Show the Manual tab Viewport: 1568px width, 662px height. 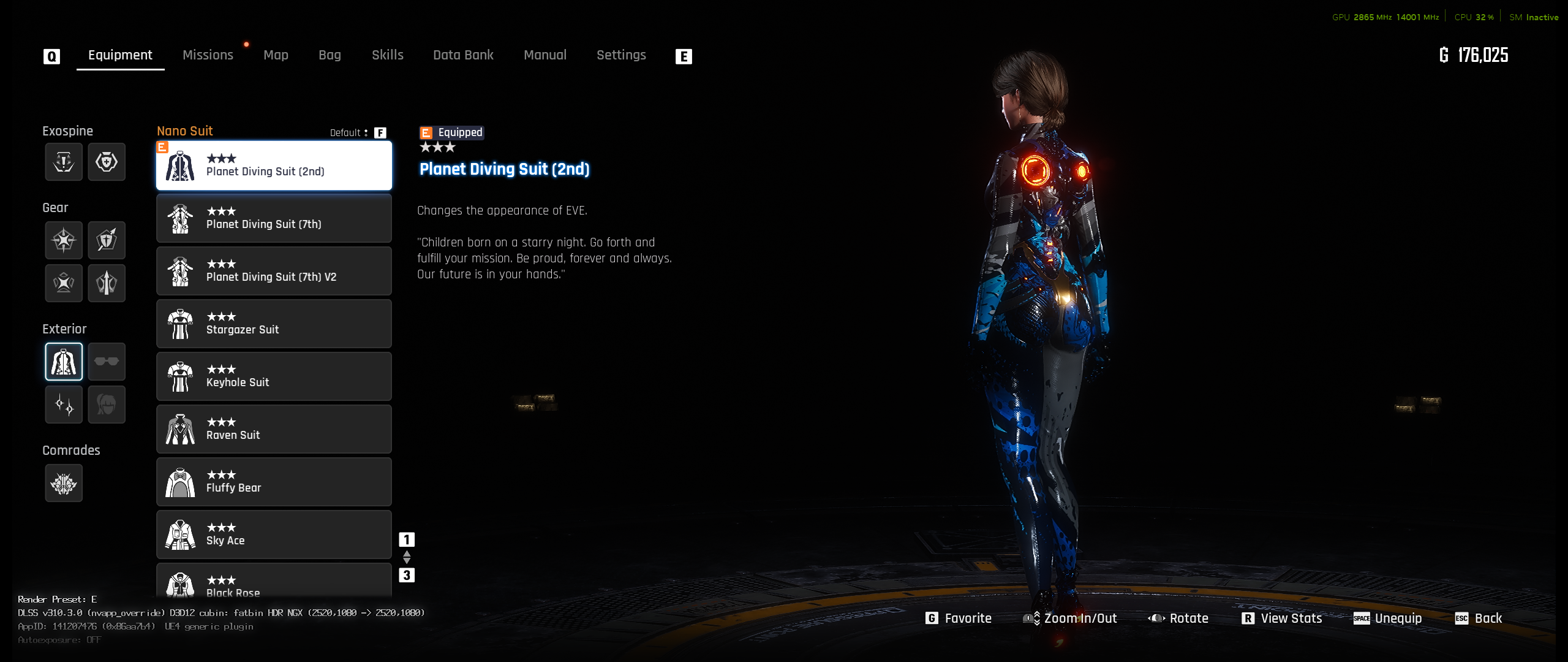[x=545, y=55]
